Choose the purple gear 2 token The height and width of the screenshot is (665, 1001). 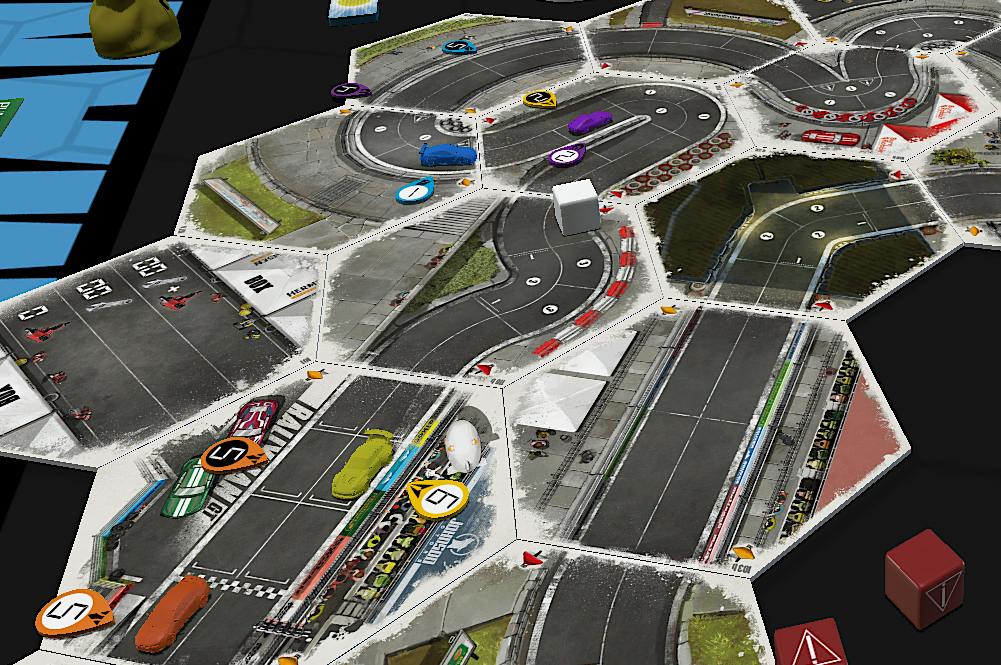pos(567,155)
